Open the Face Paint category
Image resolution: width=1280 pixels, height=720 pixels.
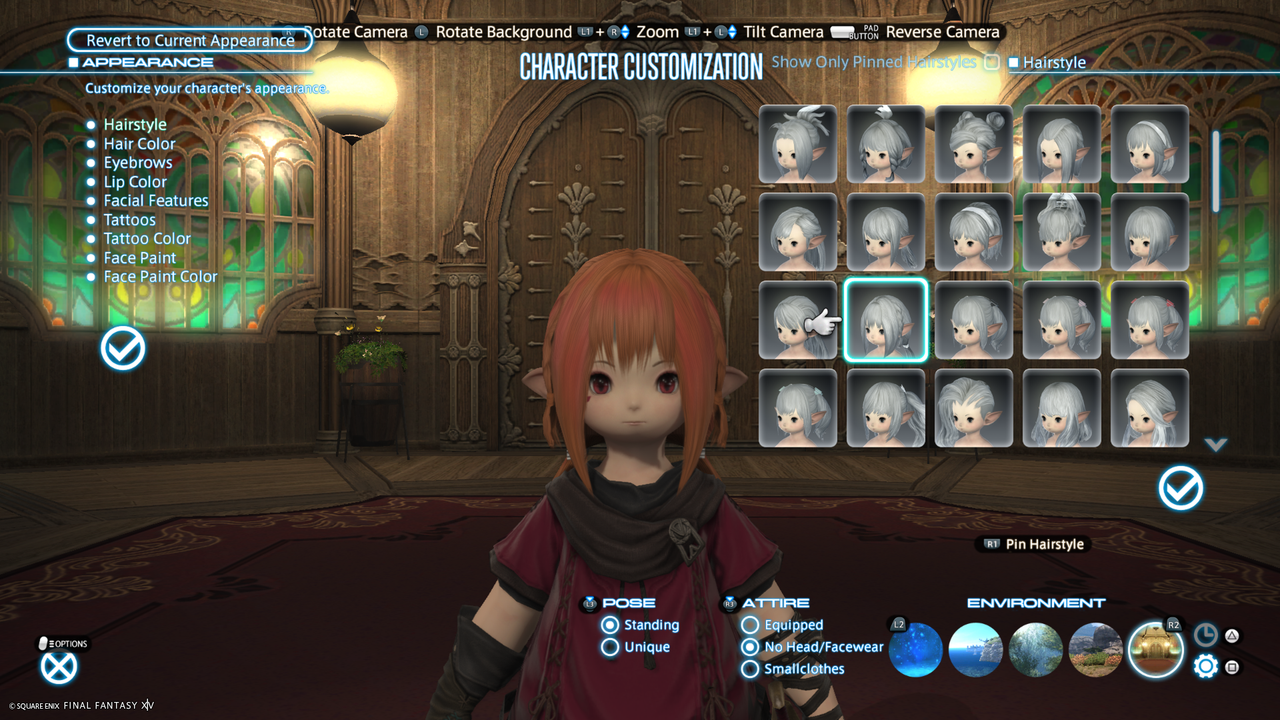point(140,257)
